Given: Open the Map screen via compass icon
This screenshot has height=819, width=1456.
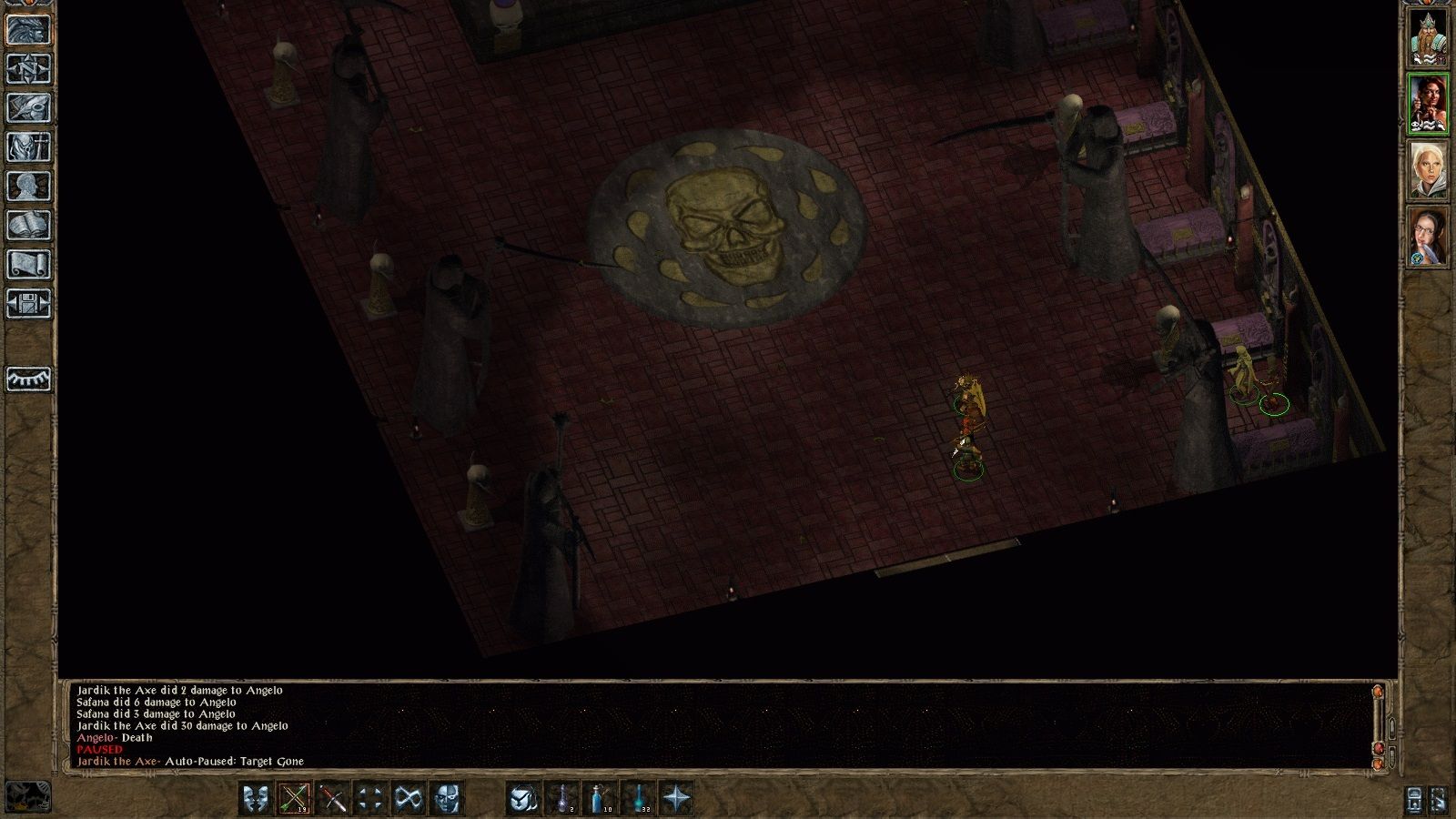Looking at the screenshot, I should [26, 67].
